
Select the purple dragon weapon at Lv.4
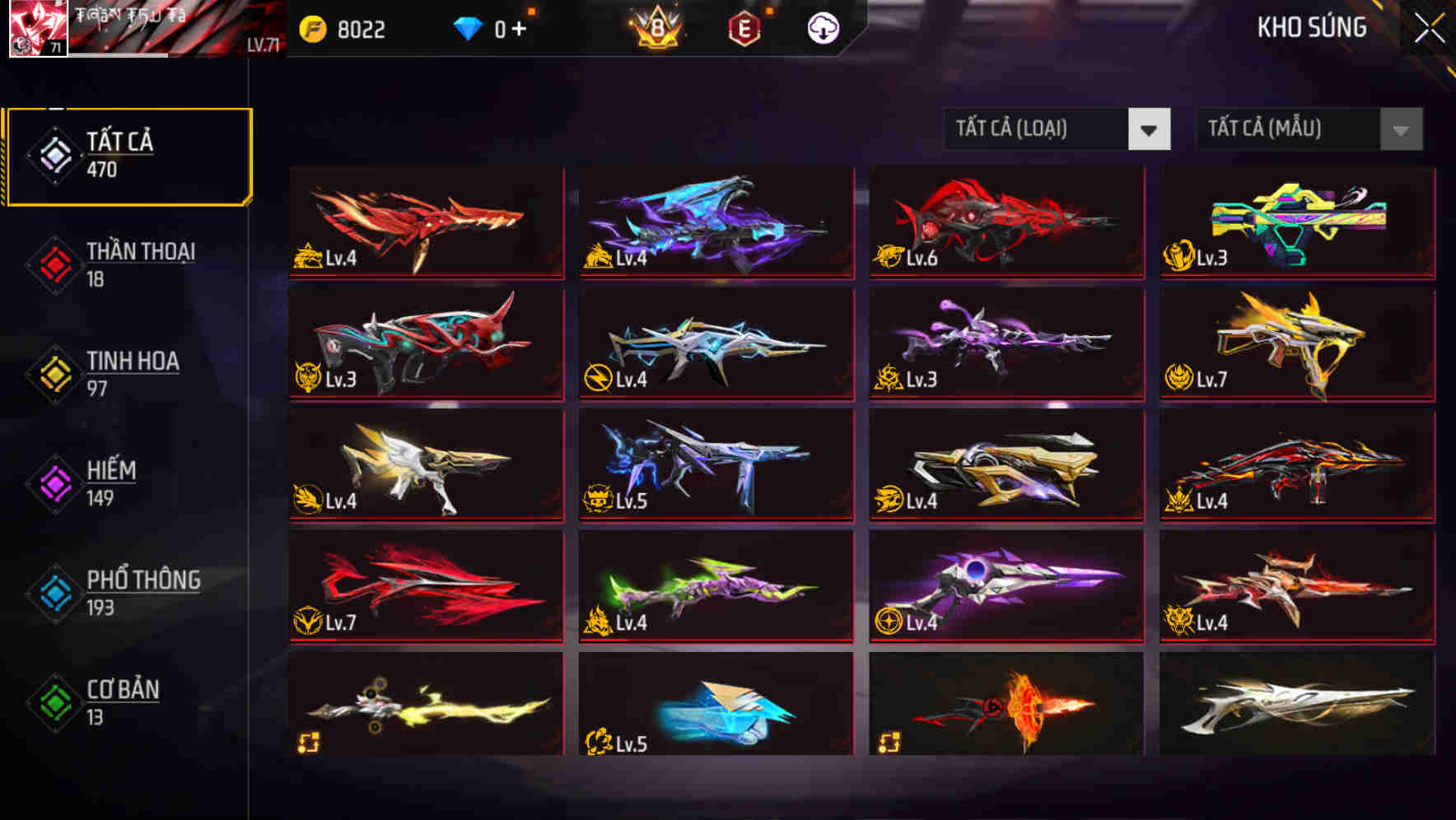tap(715, 221)
